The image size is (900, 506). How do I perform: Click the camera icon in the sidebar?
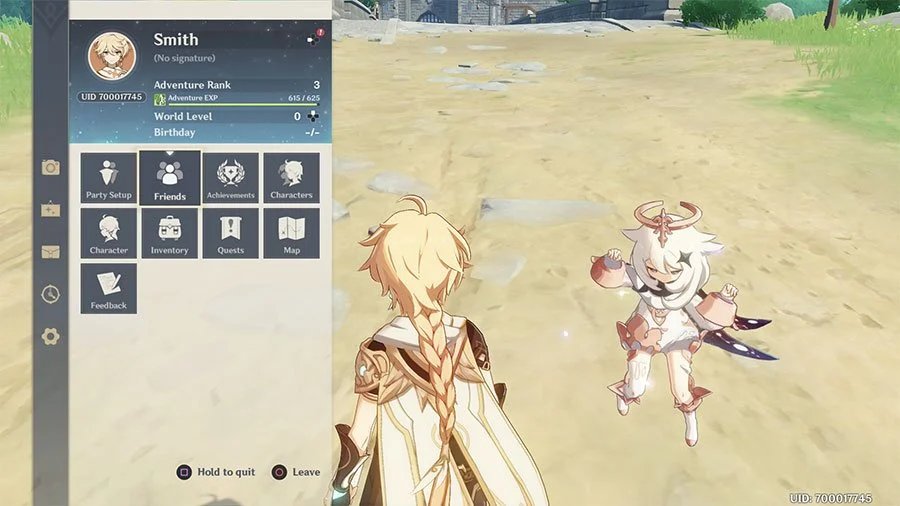tap(50, 167)
